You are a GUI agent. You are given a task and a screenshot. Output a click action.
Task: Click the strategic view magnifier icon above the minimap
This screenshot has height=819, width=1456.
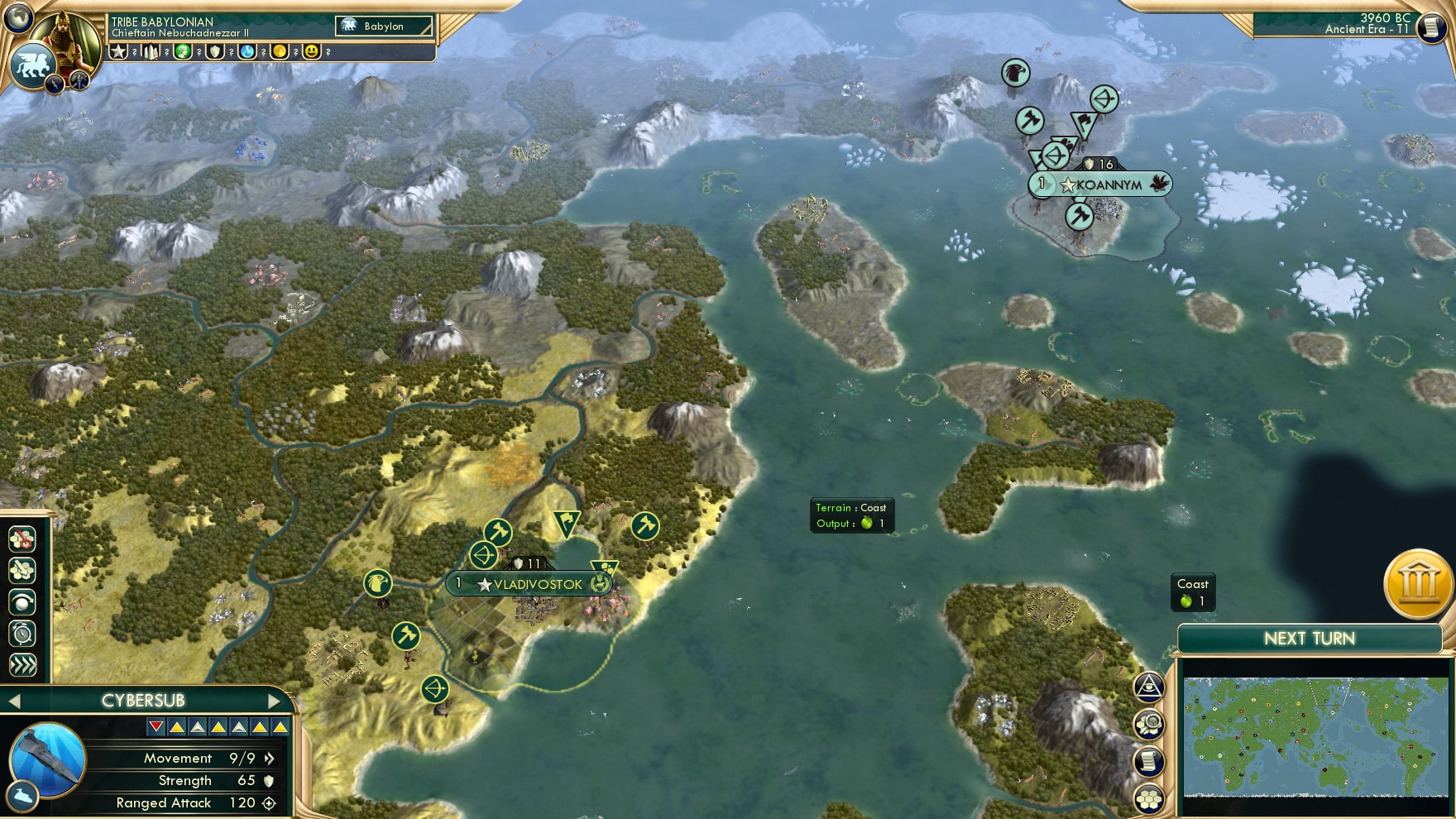coord(1149,723)
